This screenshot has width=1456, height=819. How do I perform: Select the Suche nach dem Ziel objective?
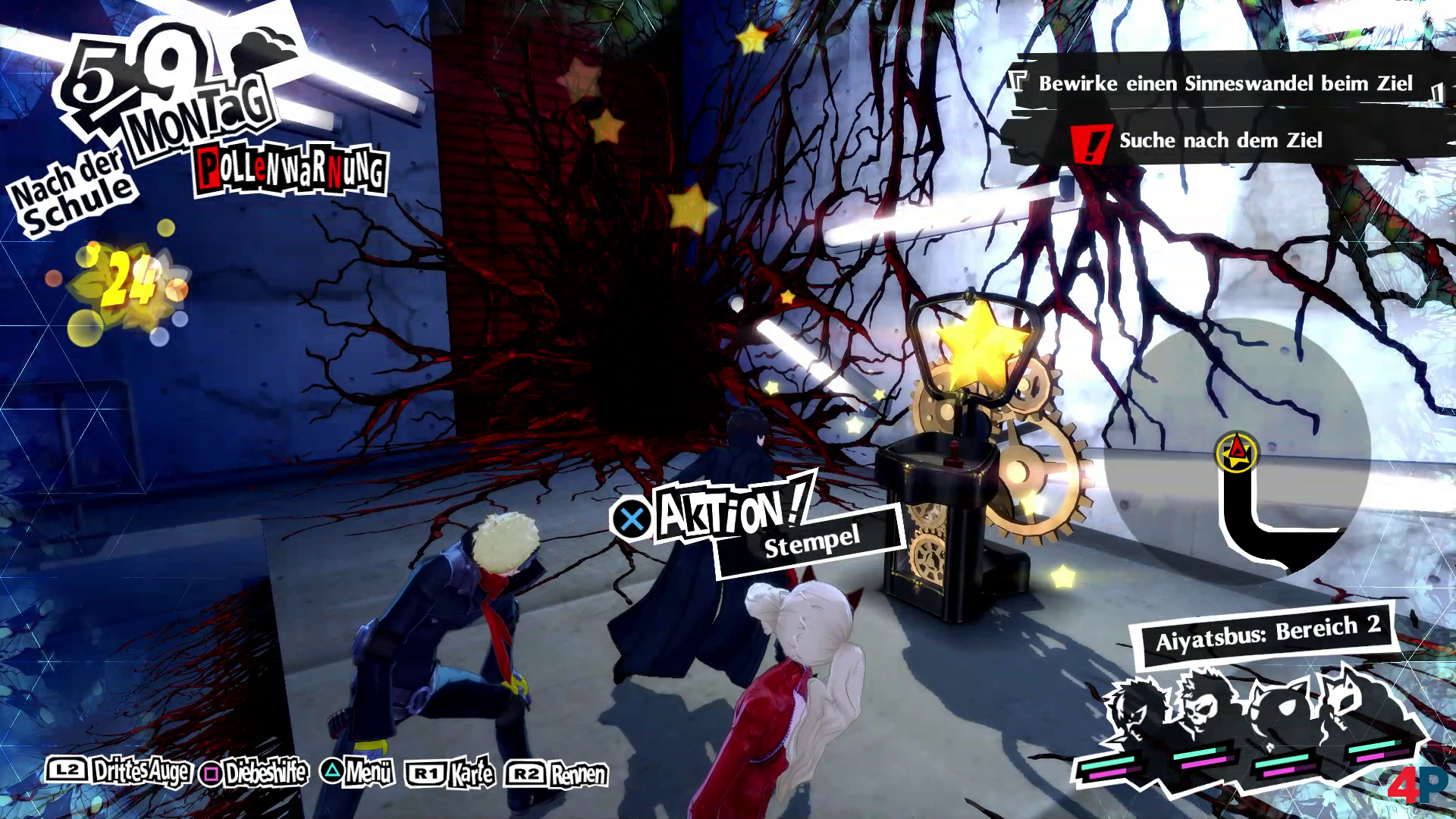coord(1219,140)
